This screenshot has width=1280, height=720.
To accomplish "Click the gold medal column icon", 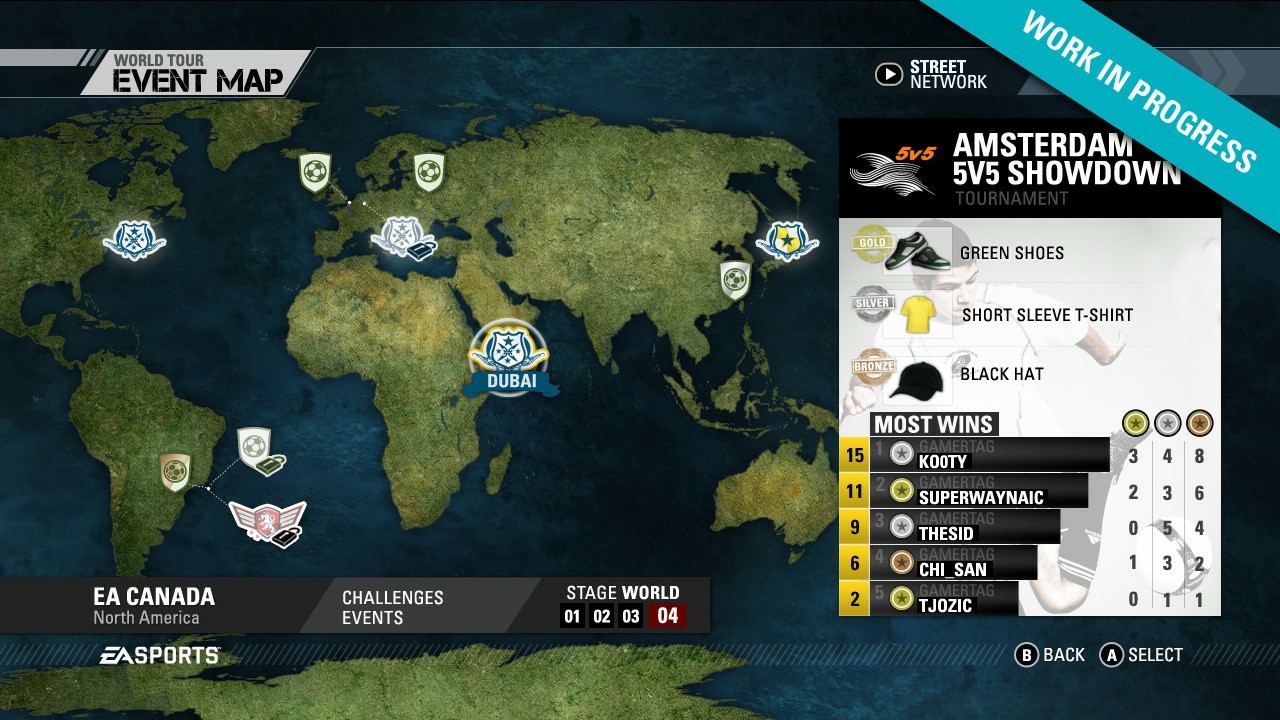I will point(1135,424).
